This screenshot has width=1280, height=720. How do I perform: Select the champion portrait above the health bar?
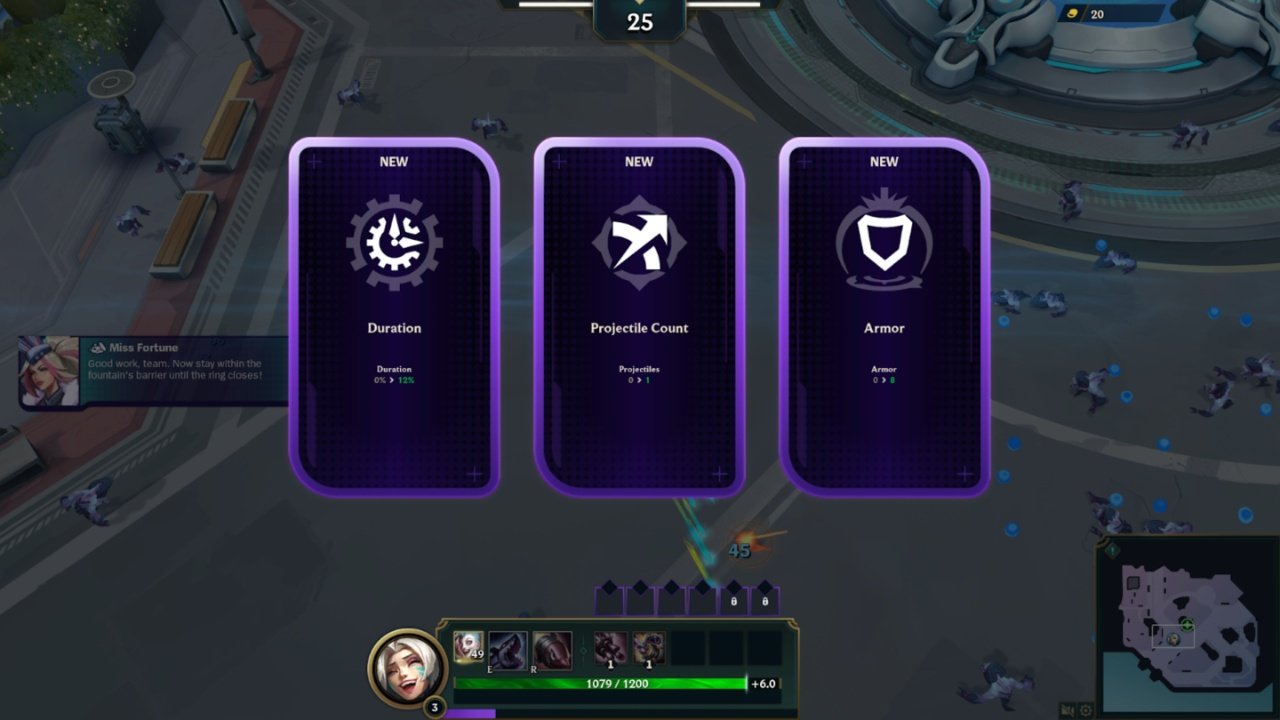pyautogui.click(x=403, y=668)
